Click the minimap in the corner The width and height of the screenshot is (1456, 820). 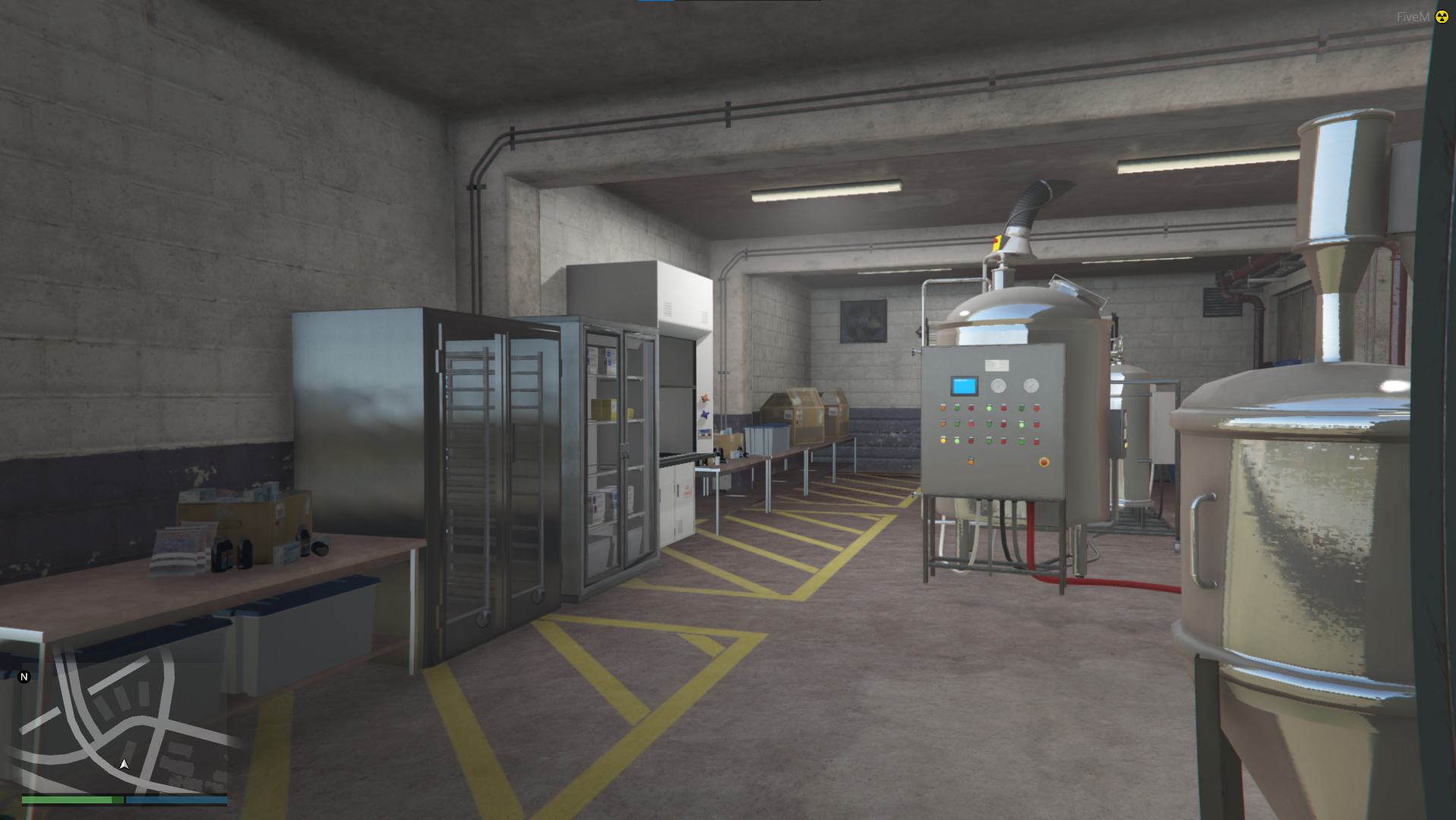click(x=124, y=720)
